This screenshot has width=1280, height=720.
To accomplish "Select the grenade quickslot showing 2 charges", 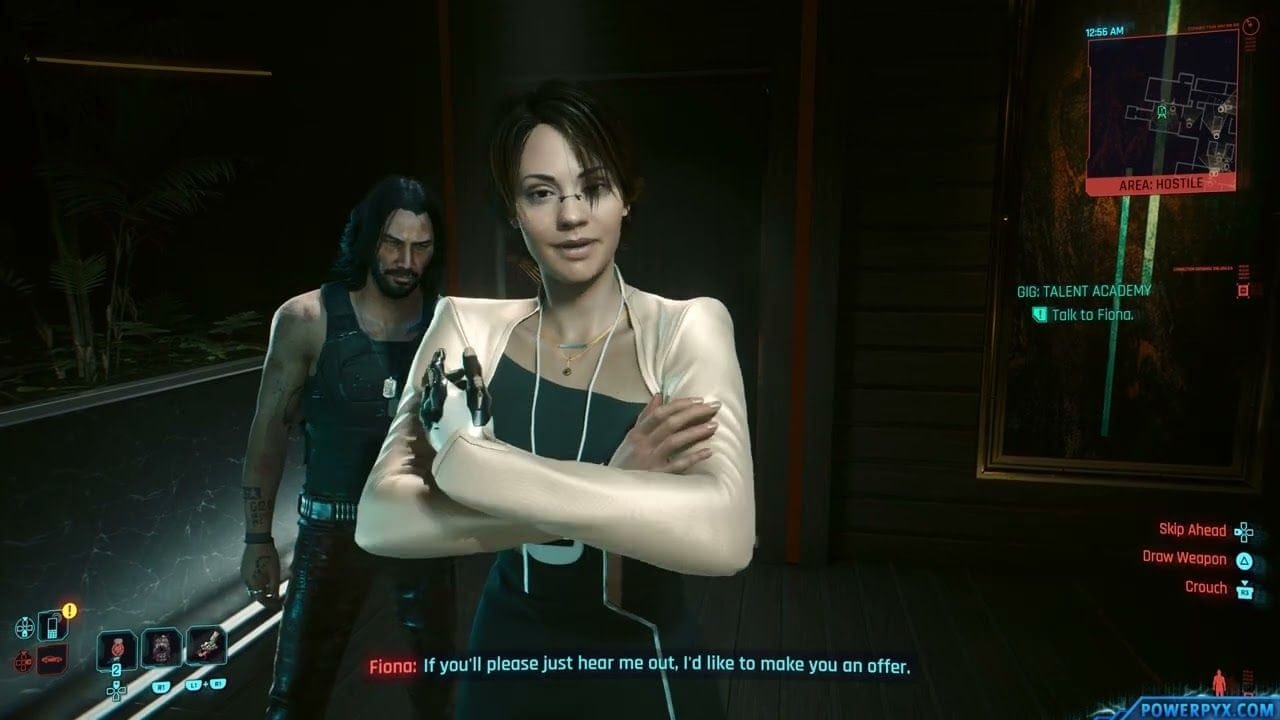I will (x=117, y=649).
